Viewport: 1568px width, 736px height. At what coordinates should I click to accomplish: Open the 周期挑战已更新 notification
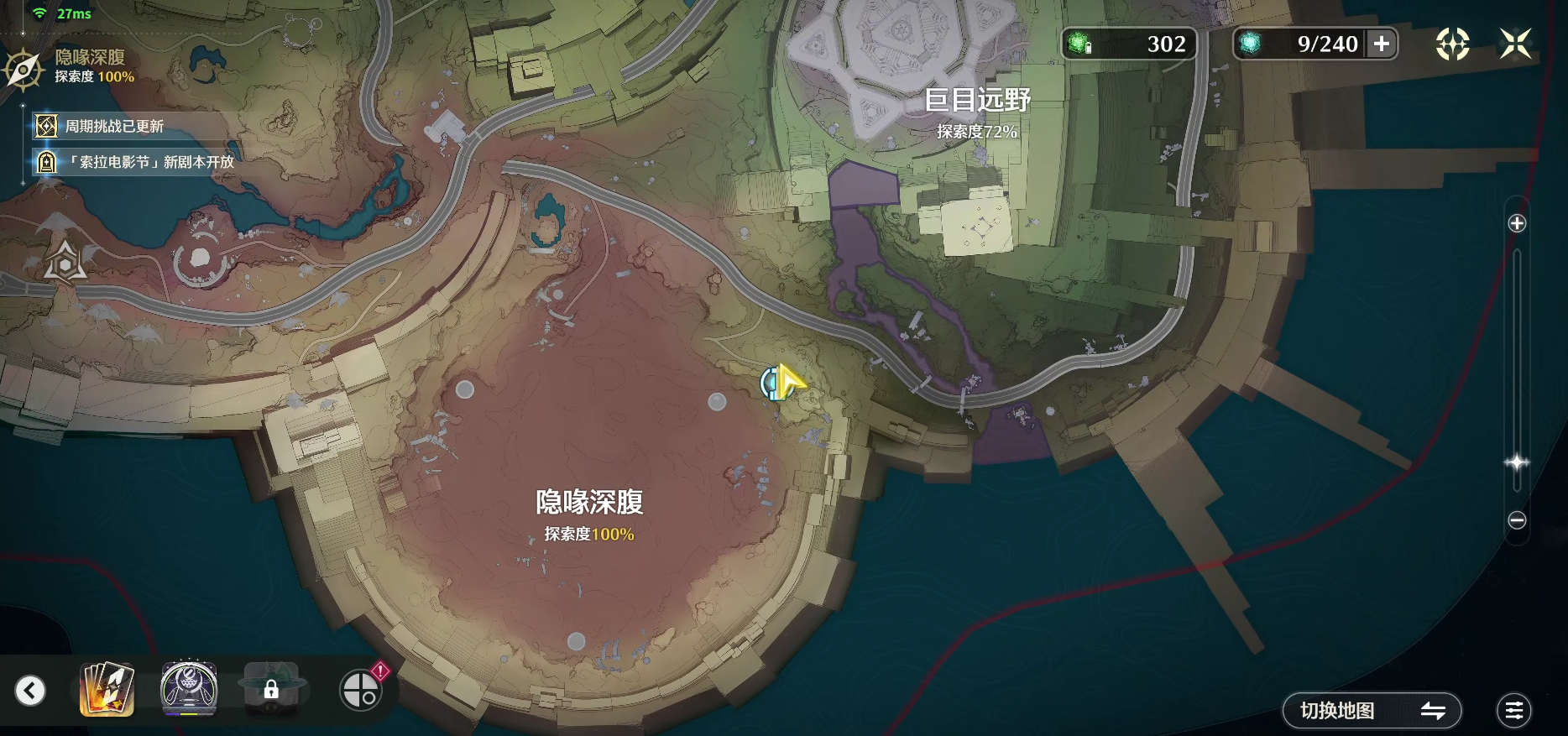point(114,126)
